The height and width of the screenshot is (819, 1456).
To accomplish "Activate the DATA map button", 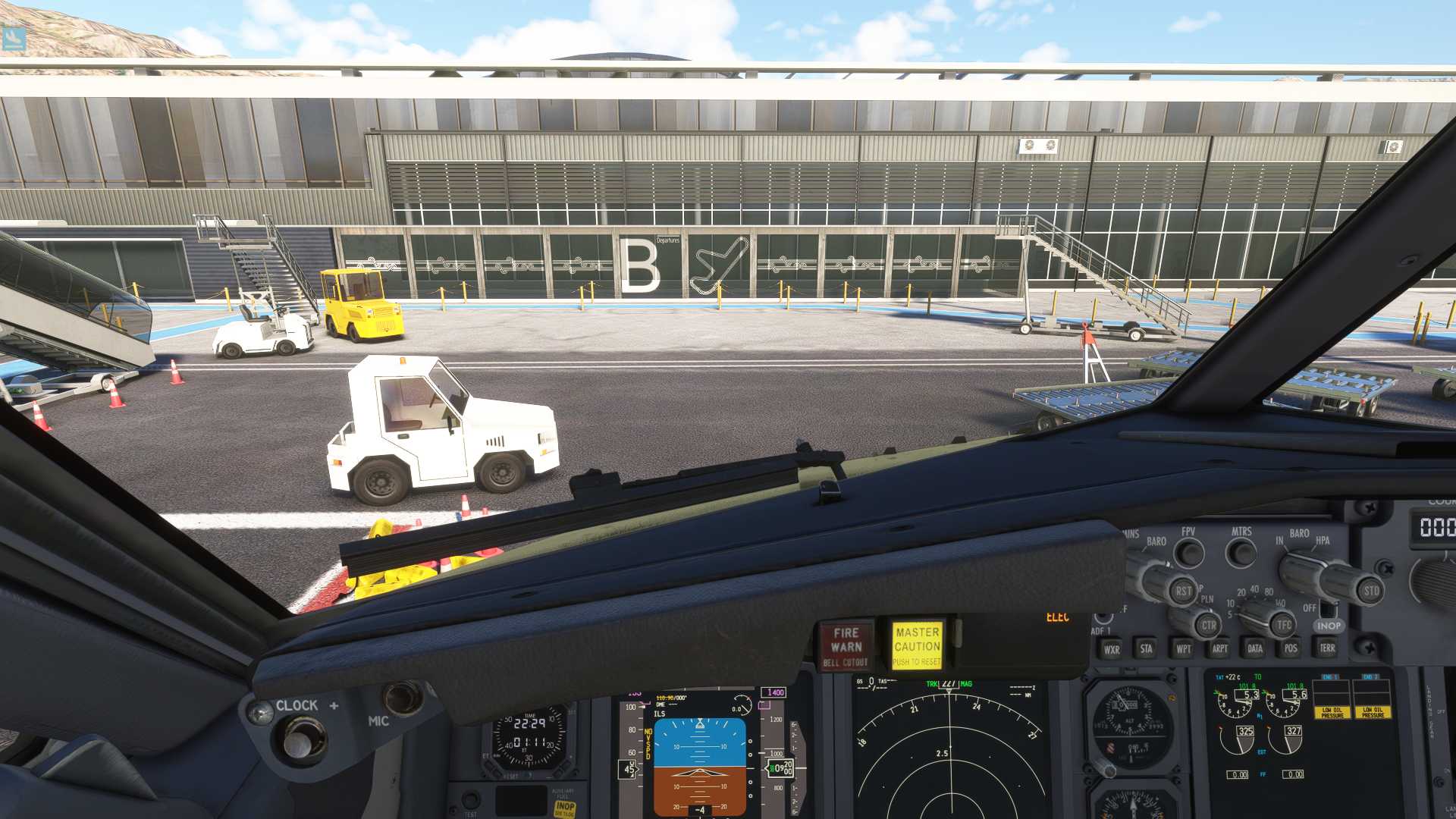I will (x=1255, y=649).
